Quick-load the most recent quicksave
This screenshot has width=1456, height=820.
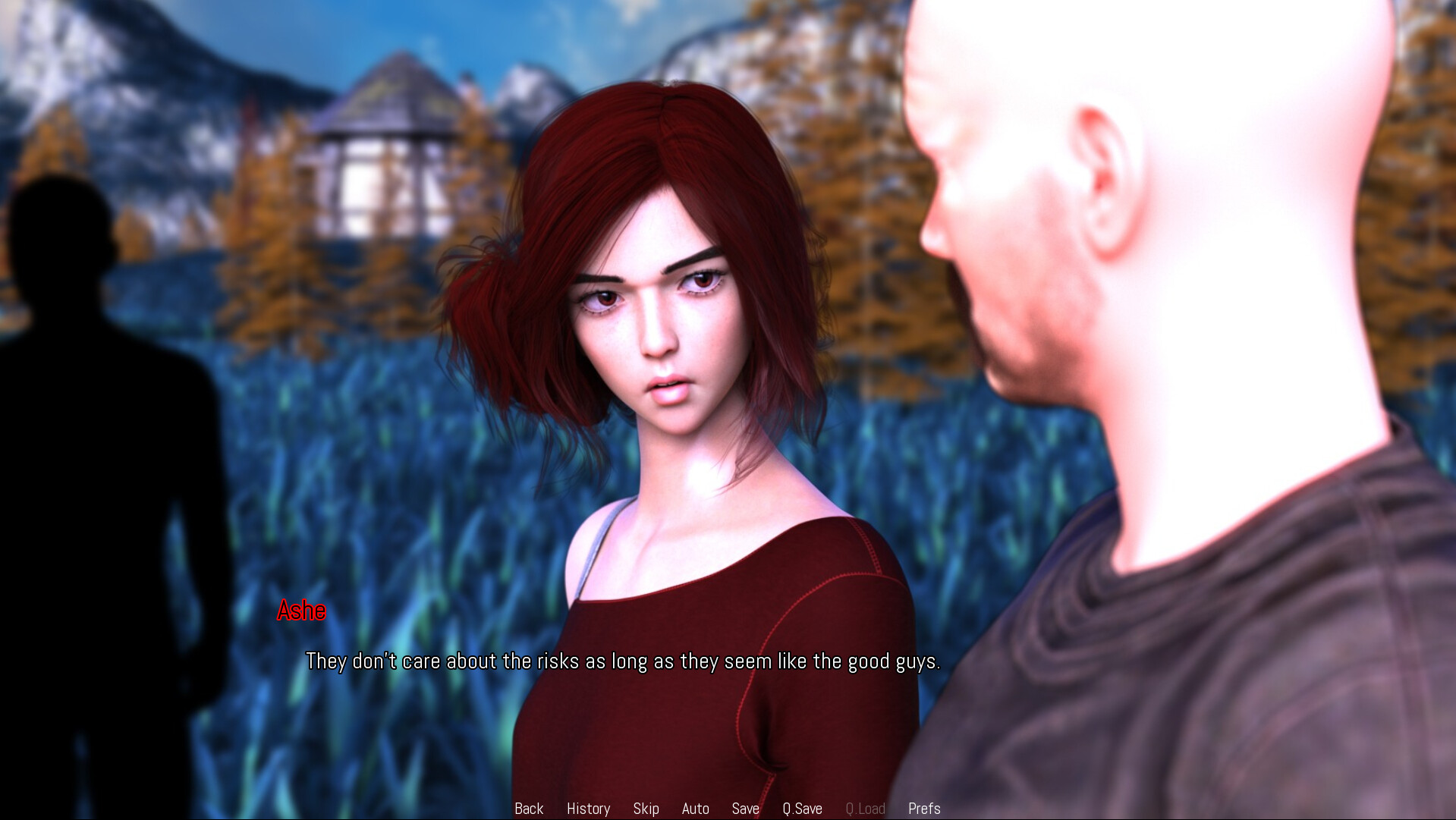coord(865,809)
